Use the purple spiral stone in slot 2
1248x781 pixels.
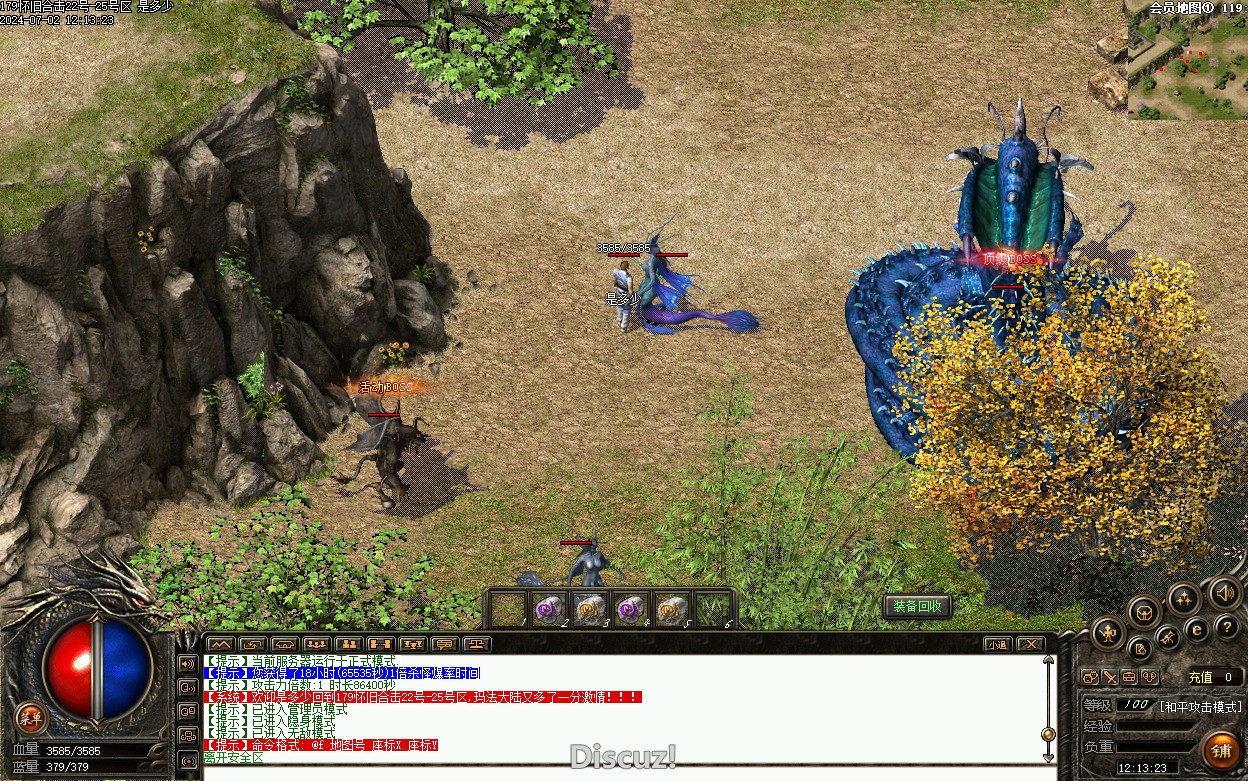(549, 609)
